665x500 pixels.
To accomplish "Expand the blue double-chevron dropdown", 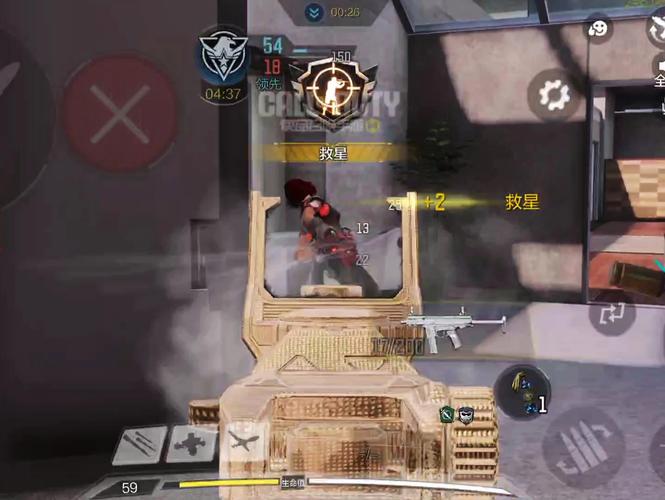I will pos(315,12).
